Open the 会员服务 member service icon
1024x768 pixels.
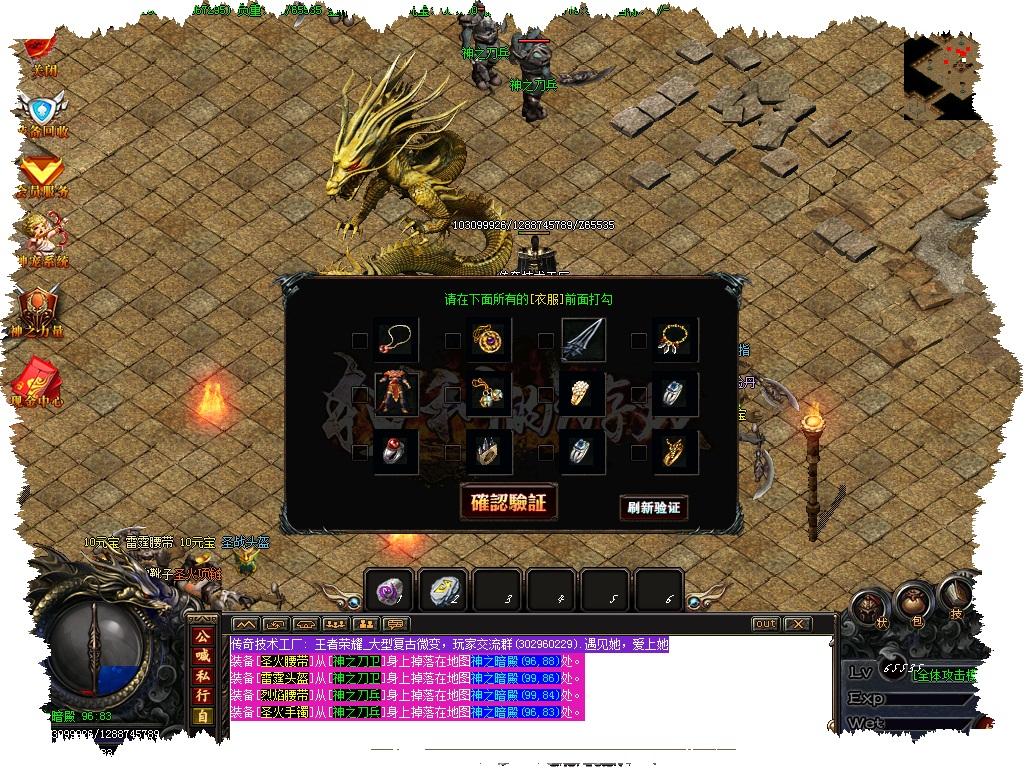[42, 174]
